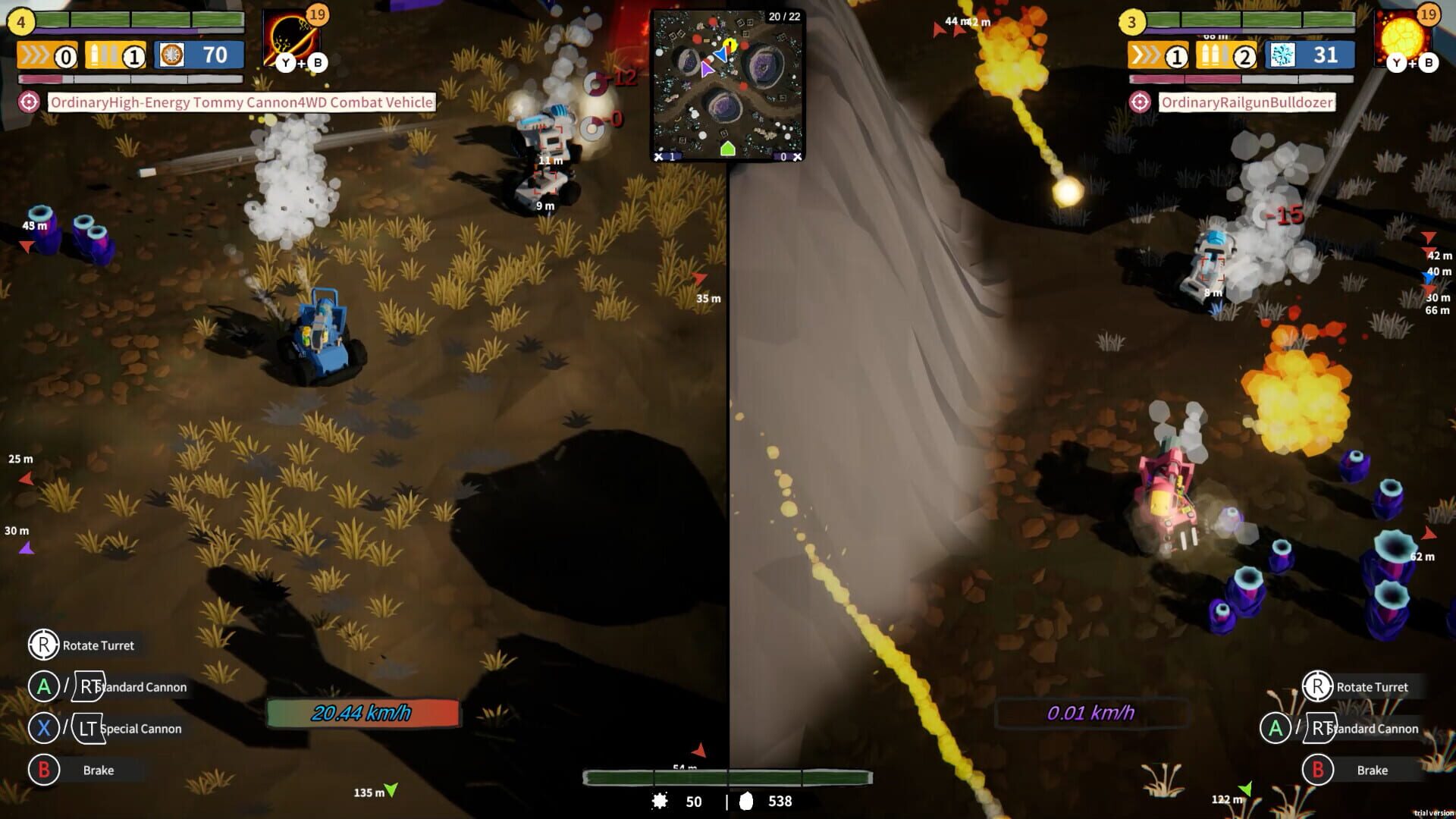Click the 20.44 km/h speed gauge bar
The image size is (1456, 819).
(362, 713)
